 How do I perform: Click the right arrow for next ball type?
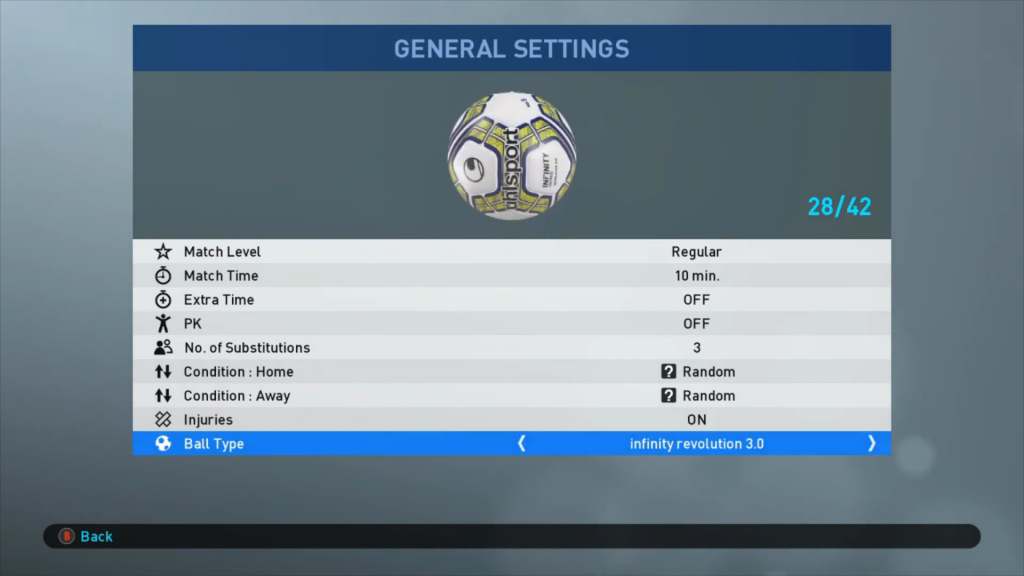(871, 444)
